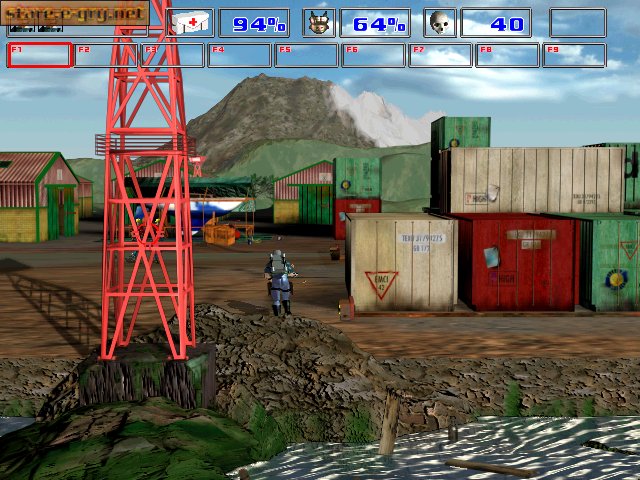This screenshot has height=480, width=640.
Task: Click the armor face icon
Action: (x=320, y=23)
